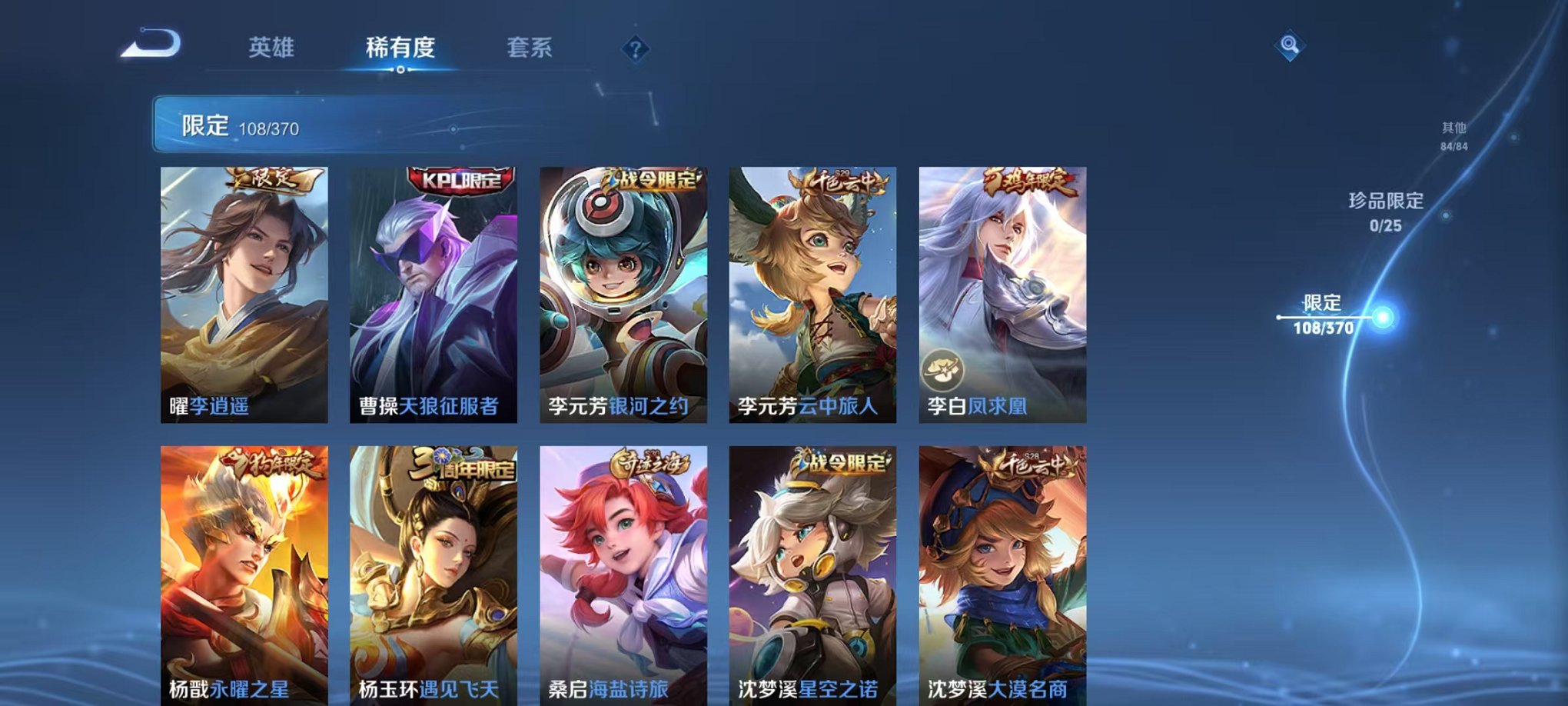The height and width of the screenshot is (706, 1568).
Task: Open the 其他 84/84 category on right
Action: (x=1453, y=137)
